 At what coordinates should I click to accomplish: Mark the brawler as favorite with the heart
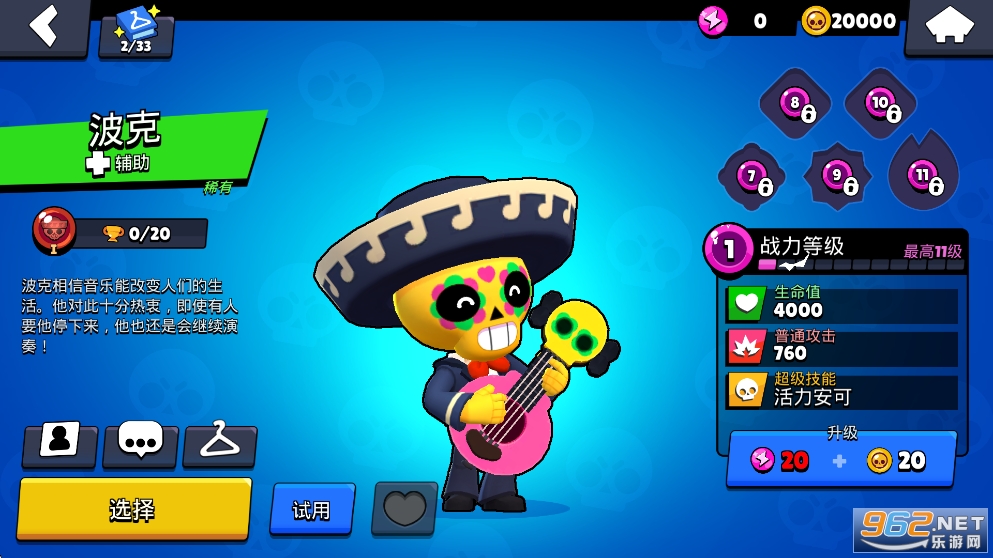point(404,508)
